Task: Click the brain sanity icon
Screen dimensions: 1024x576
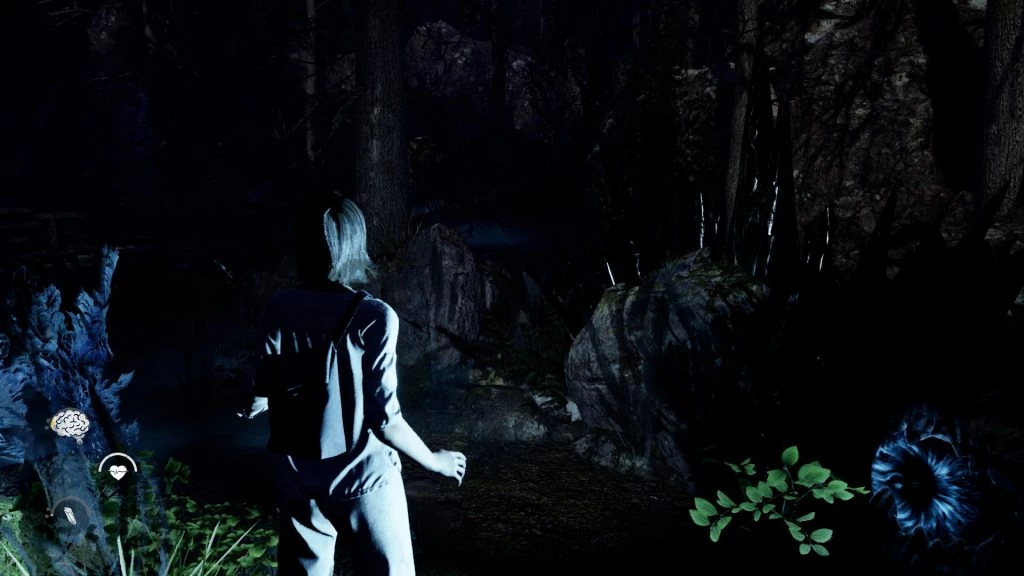Action: coord(69,424)
